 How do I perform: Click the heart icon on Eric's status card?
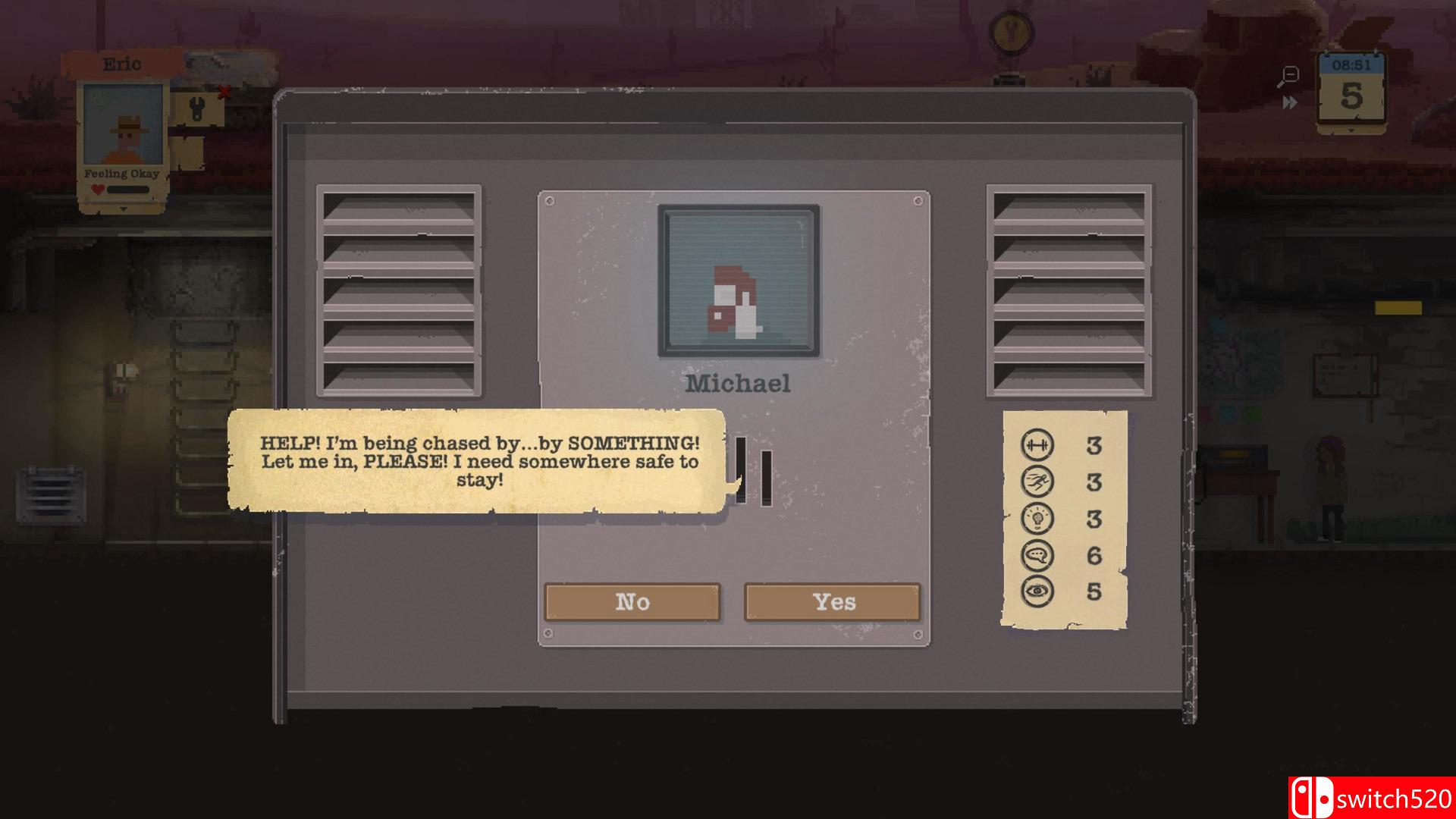(x=97, y=189)
